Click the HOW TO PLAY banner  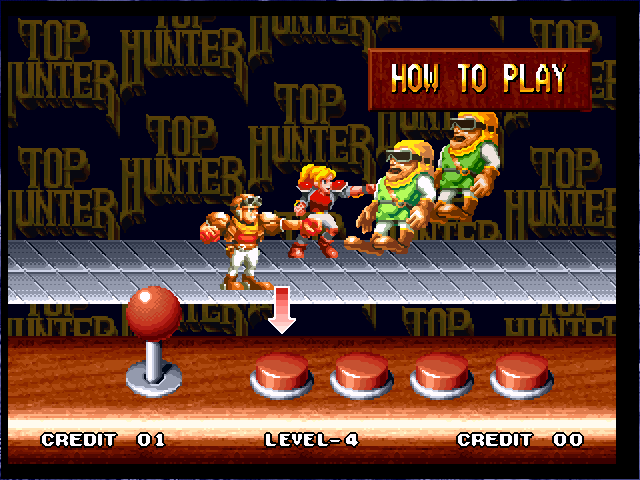click(478, 77)
